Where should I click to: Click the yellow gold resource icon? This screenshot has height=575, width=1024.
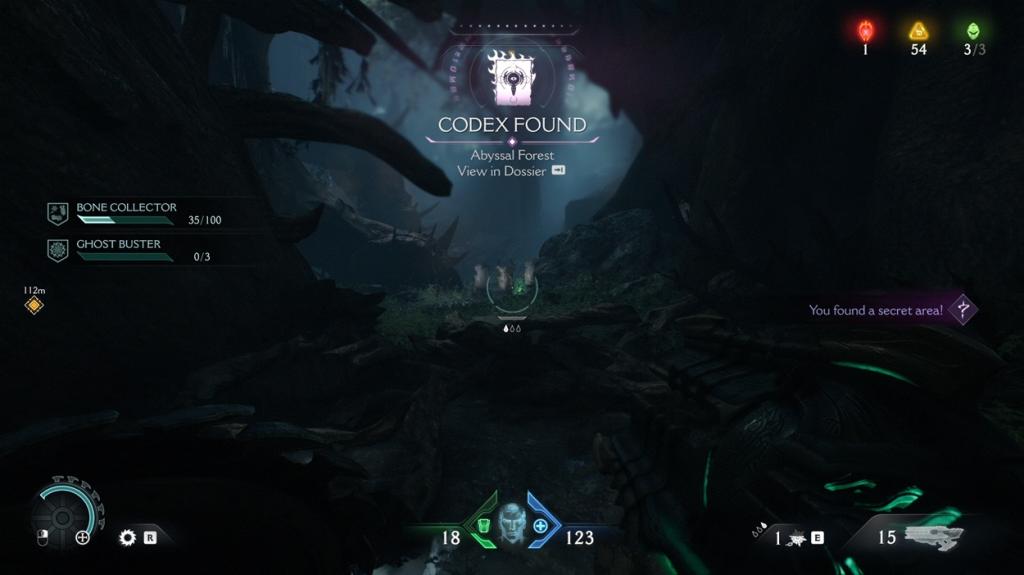tap(918, 31)
